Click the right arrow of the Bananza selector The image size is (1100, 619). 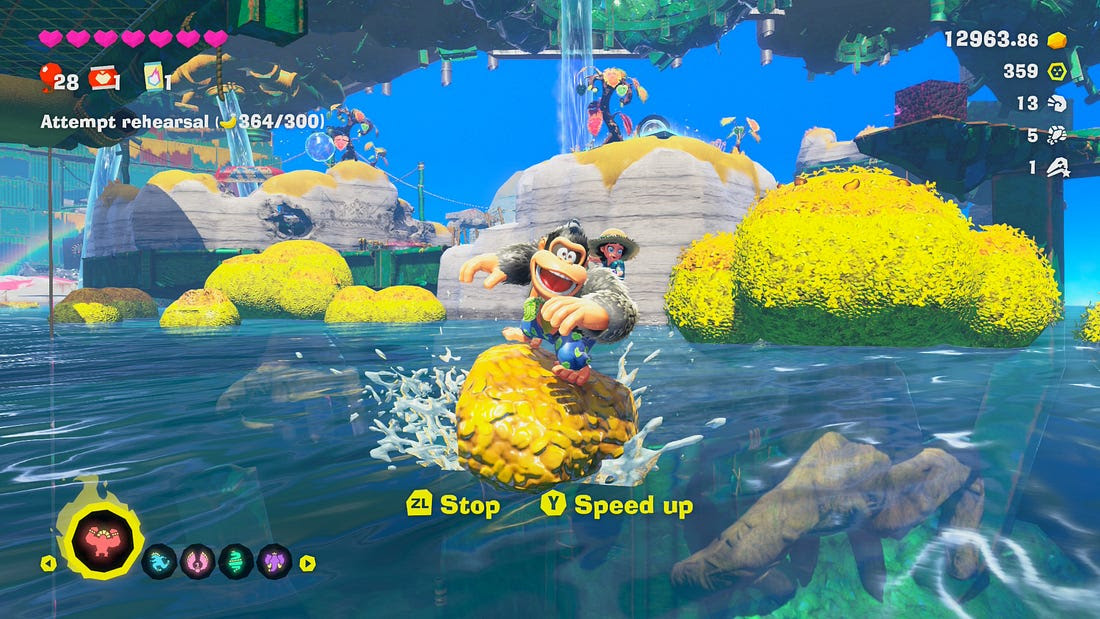[x=307, y=563]
